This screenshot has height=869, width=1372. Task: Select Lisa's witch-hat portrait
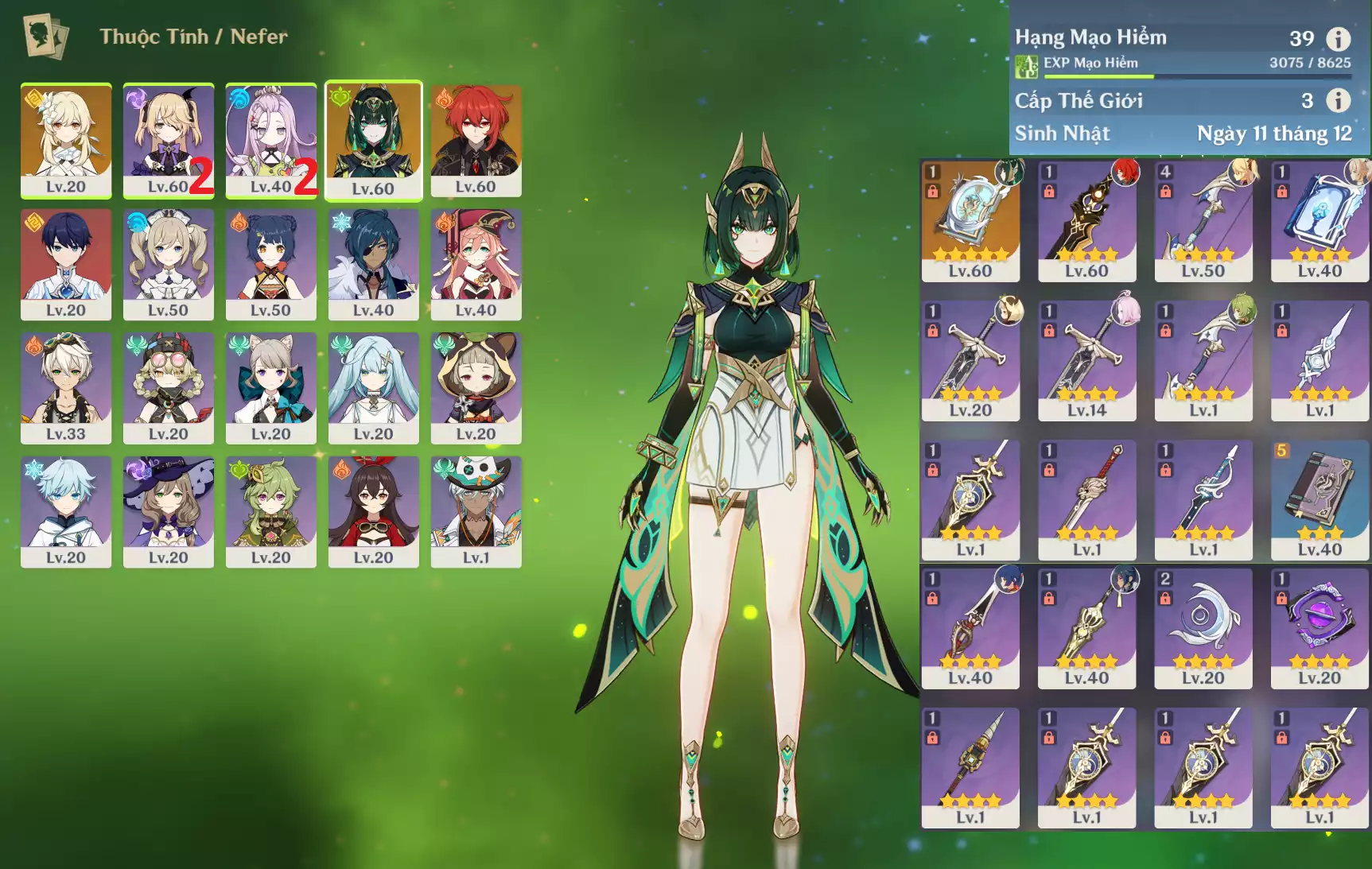168,511
